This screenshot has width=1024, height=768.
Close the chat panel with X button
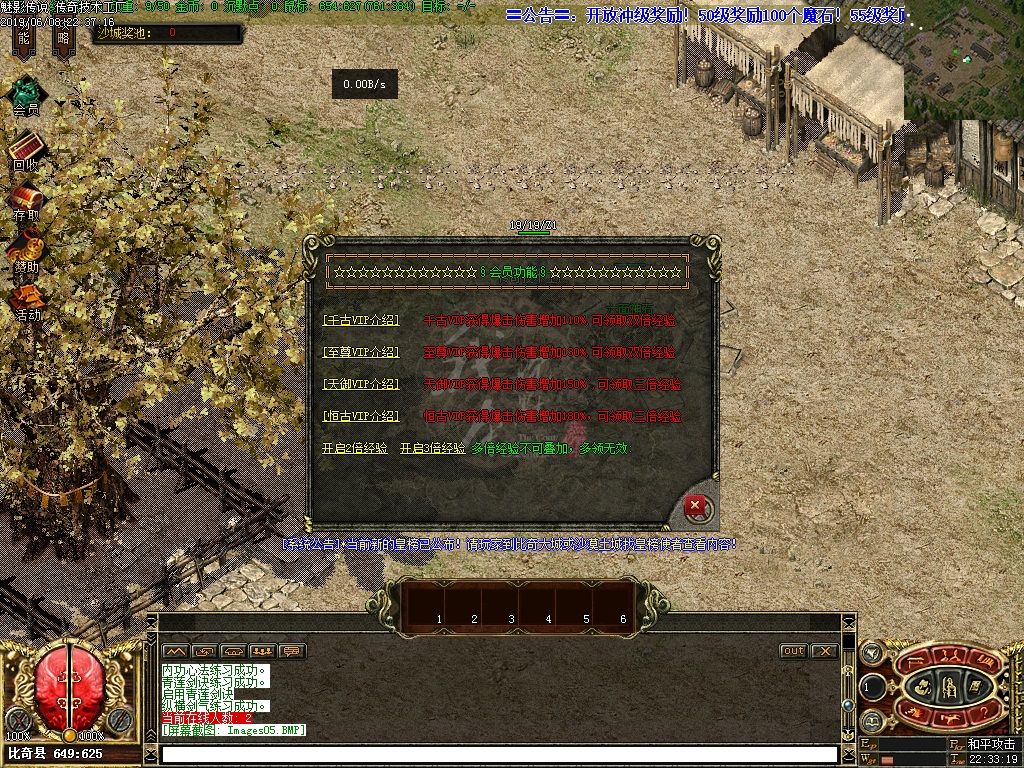tap(823, 651)
